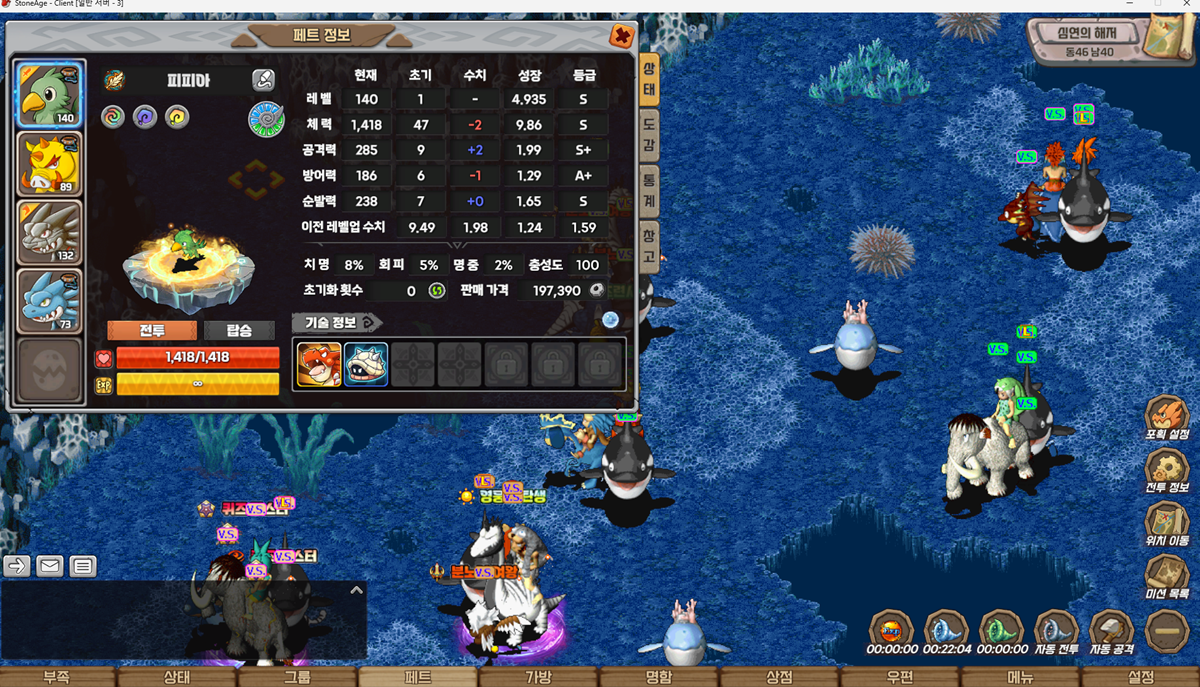The width and height of the screenshot is (1200, 687).
Task: Select the blue dragon pet level 73
Action: 49,301
